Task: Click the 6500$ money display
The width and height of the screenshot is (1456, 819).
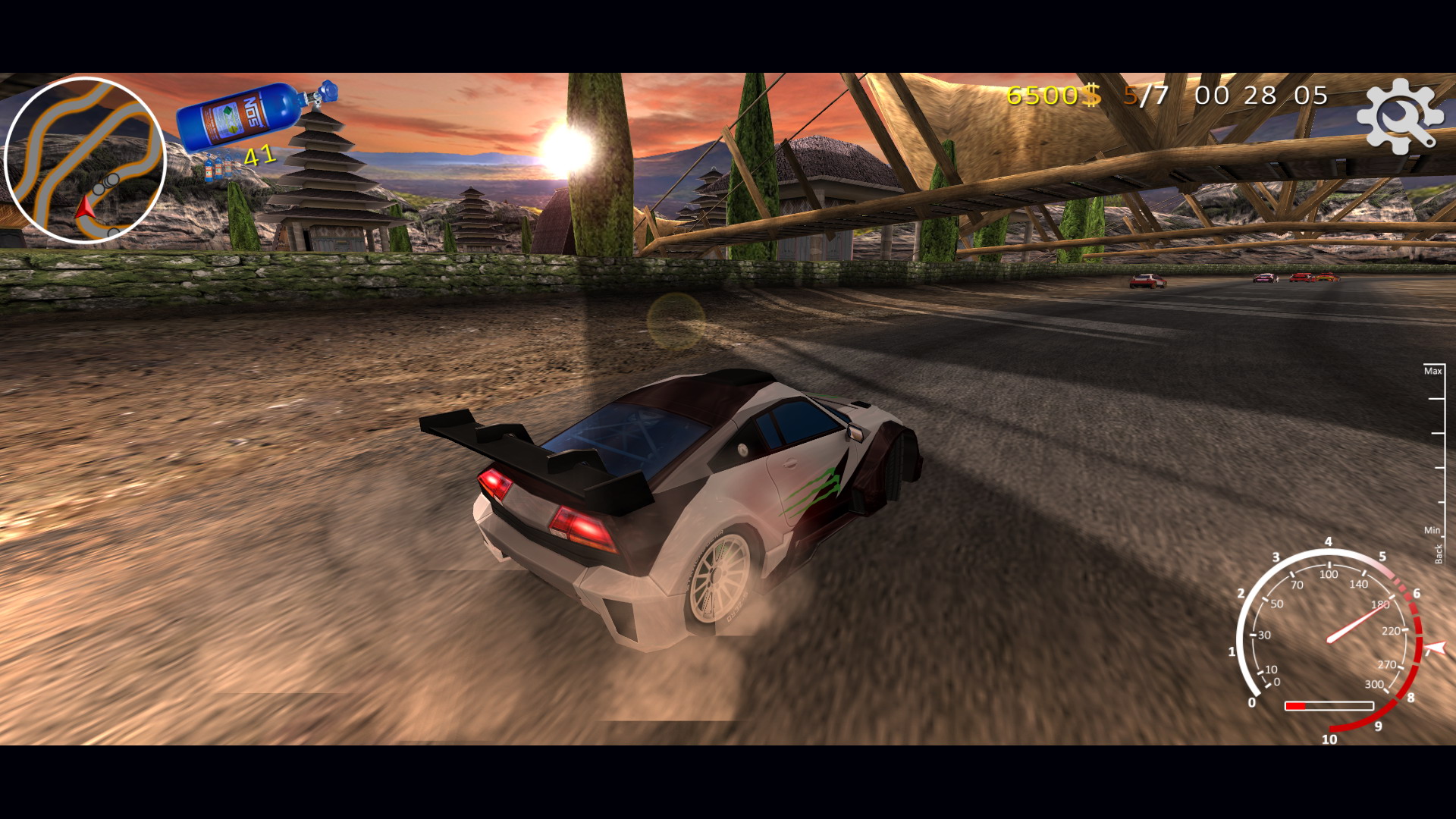Action: (1046, 96)
